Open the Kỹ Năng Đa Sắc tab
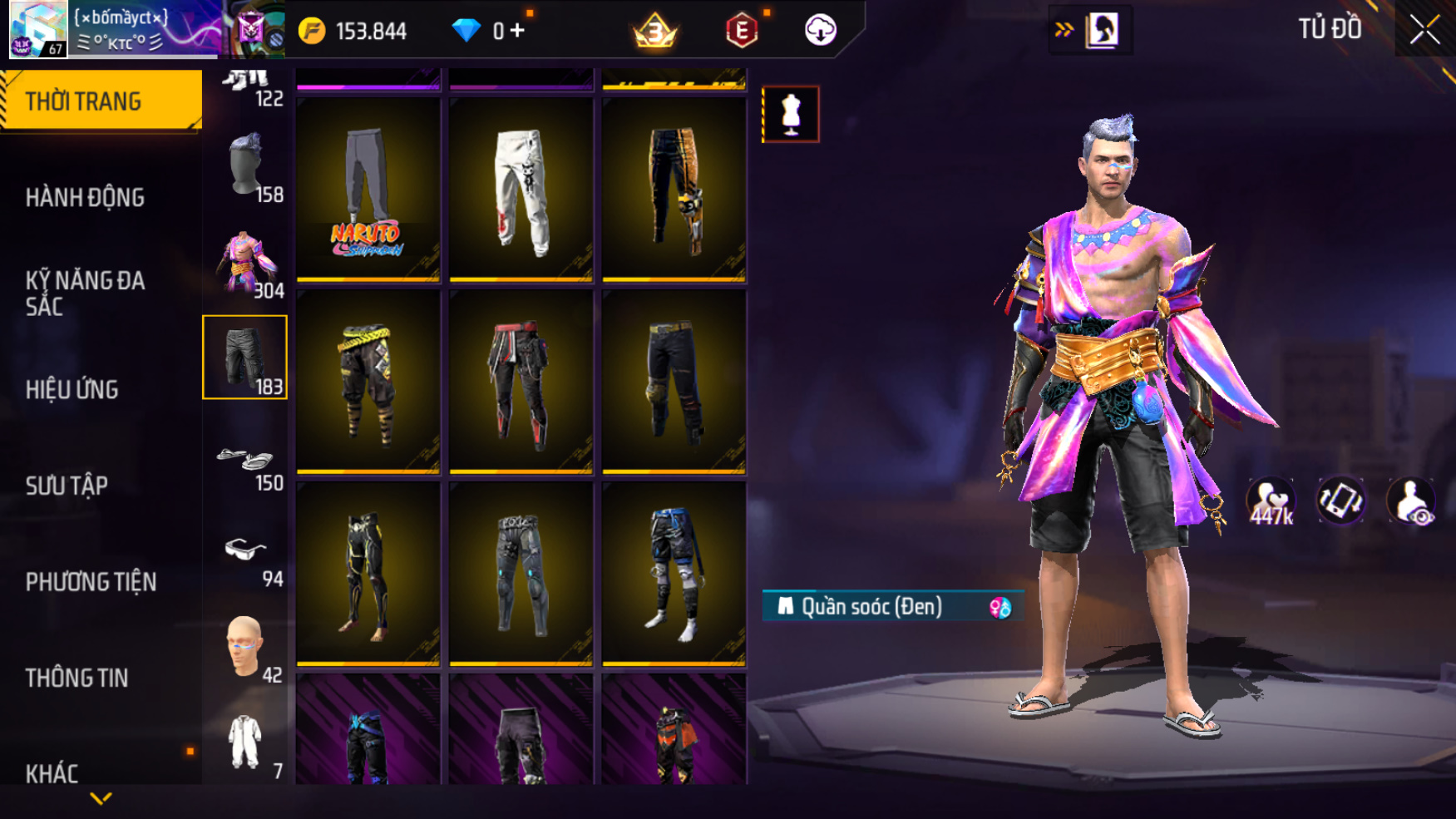Image resolution: width=1456 pixels, height=819 pixels. tap(85, 293)
